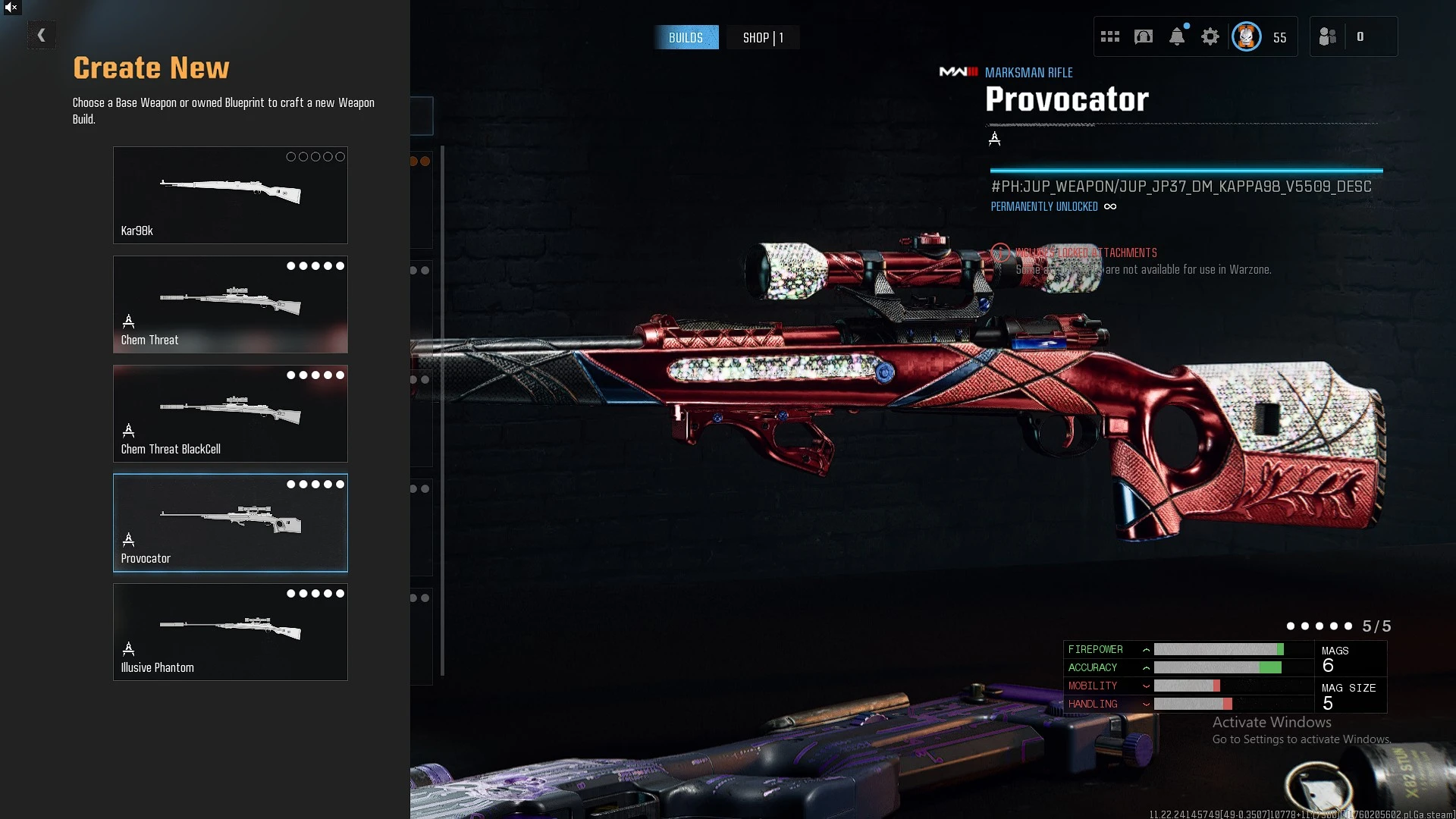Toggle the mute speaker icon
Screen dimensions: 1456x819
(11, 8)
